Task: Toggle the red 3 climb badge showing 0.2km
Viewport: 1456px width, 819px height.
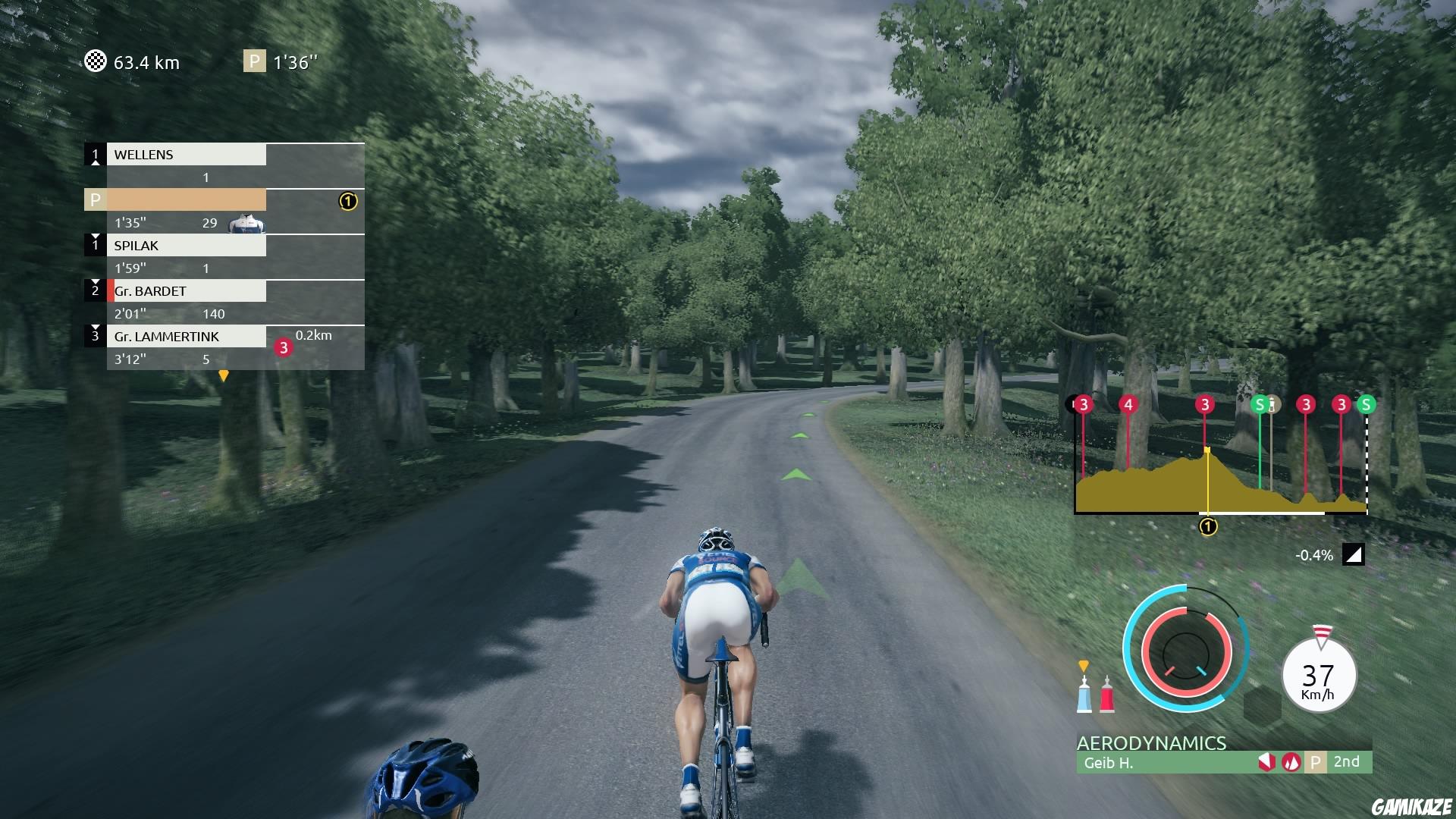Action: coord(283,347)
